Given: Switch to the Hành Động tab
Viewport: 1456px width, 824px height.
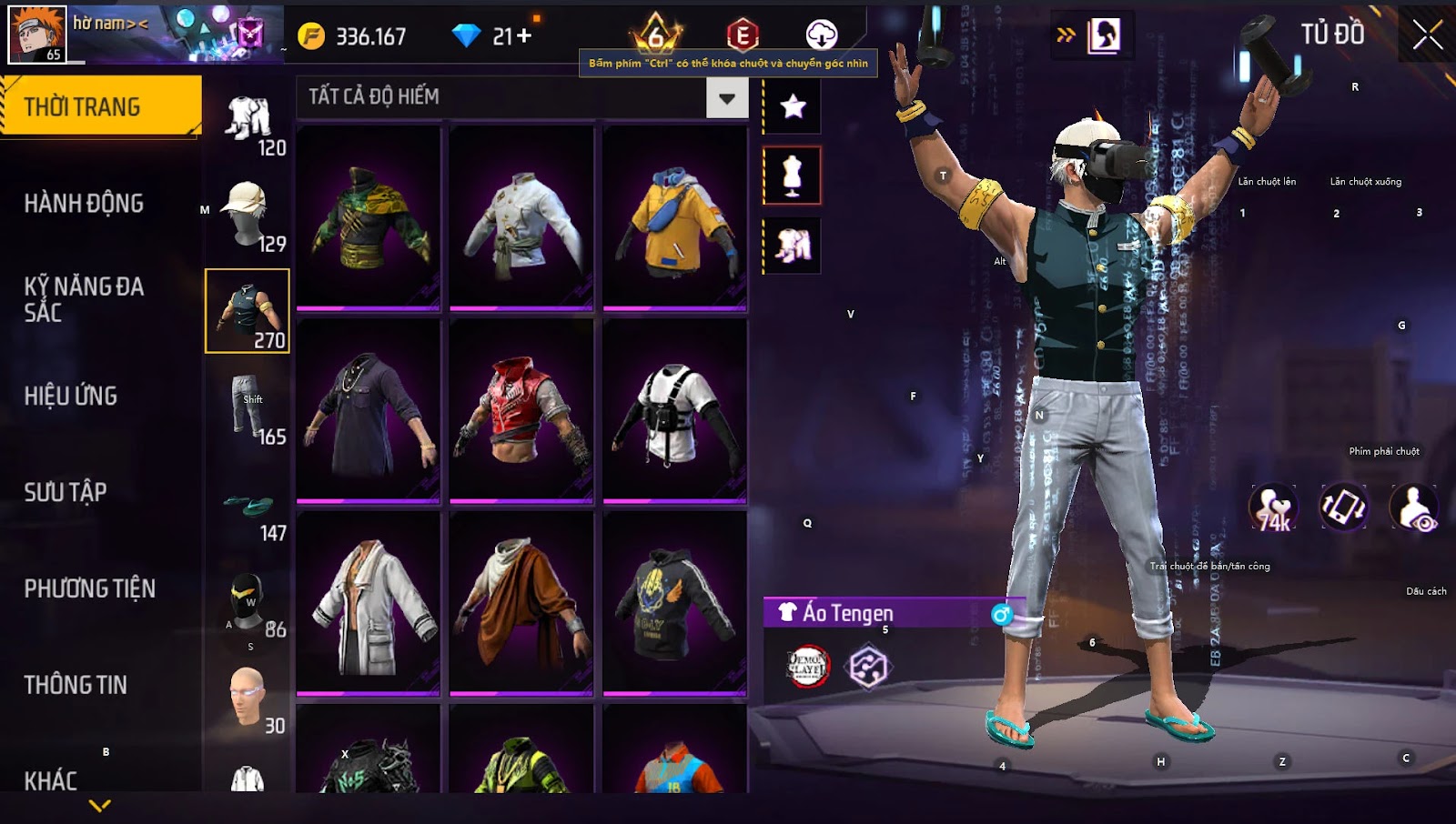Looking at the screenshot, I should tap(84, 204).
